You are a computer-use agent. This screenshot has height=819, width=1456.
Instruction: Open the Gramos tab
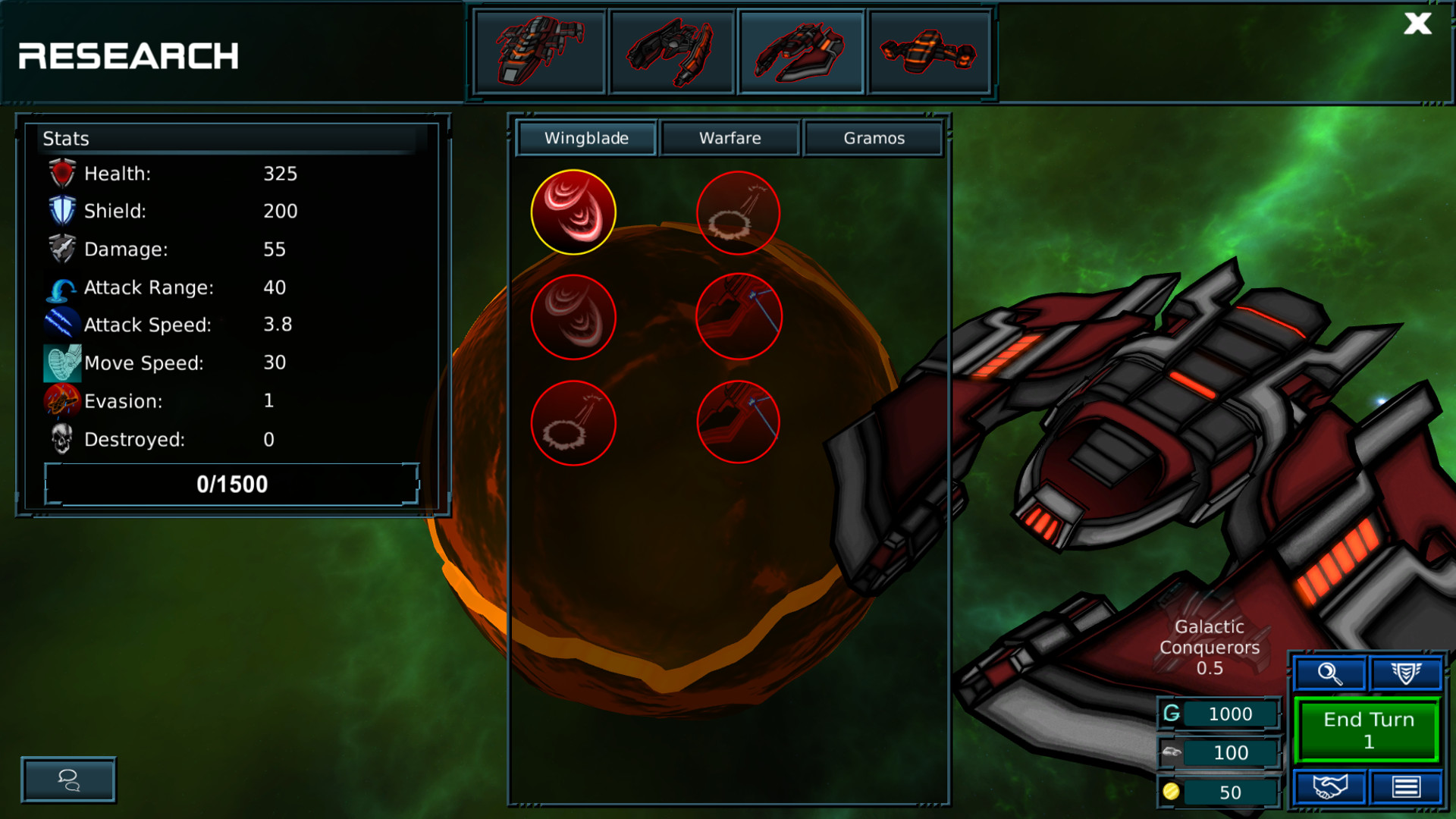874,138
